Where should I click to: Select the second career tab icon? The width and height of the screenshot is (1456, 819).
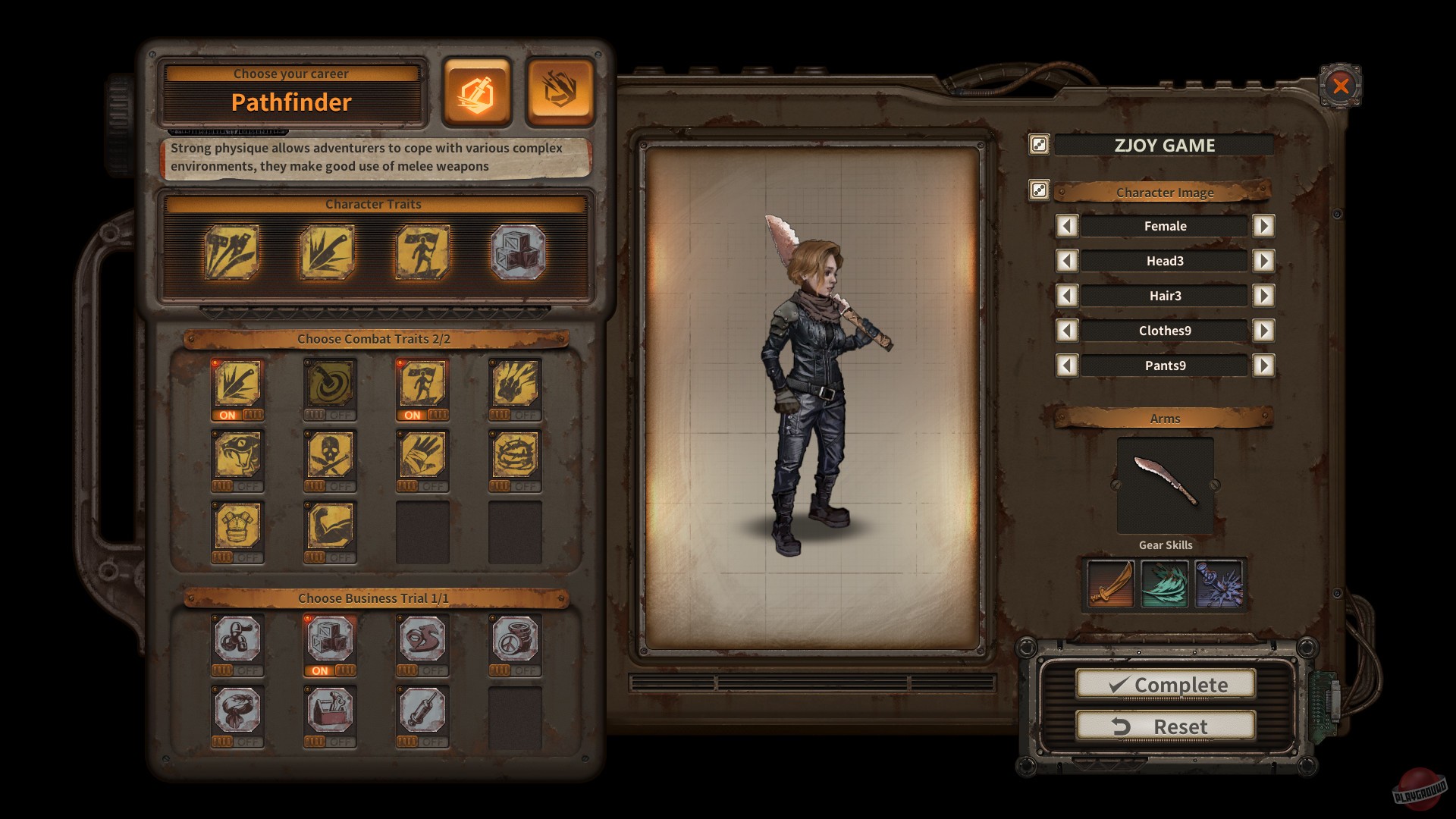pyautogui.click(x=559, y=94)
